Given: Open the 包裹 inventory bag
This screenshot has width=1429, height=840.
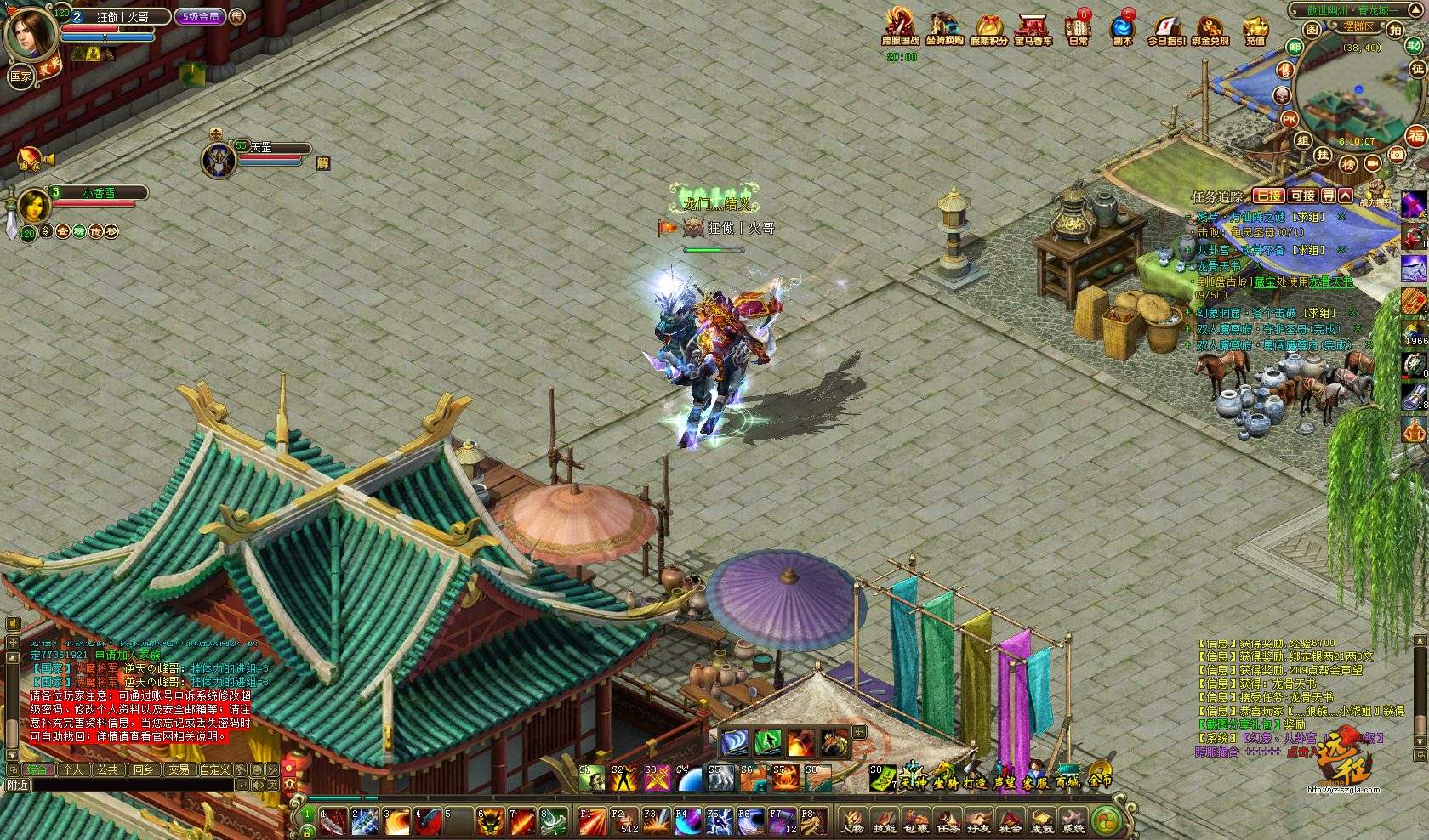Looking at the screenshot, I should click(x=915, y=821).
